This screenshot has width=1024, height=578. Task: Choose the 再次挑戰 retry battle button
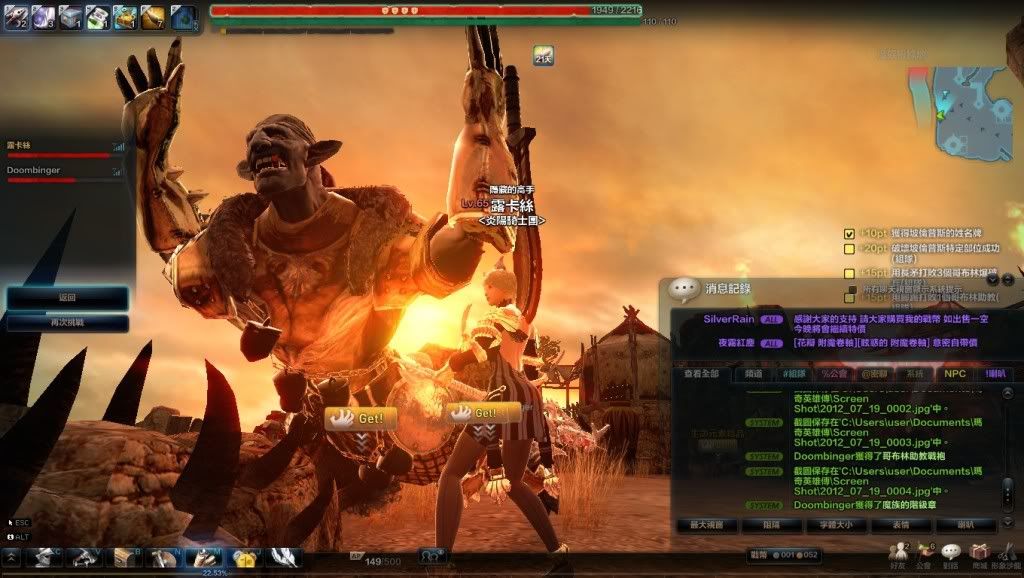[67, 323]
